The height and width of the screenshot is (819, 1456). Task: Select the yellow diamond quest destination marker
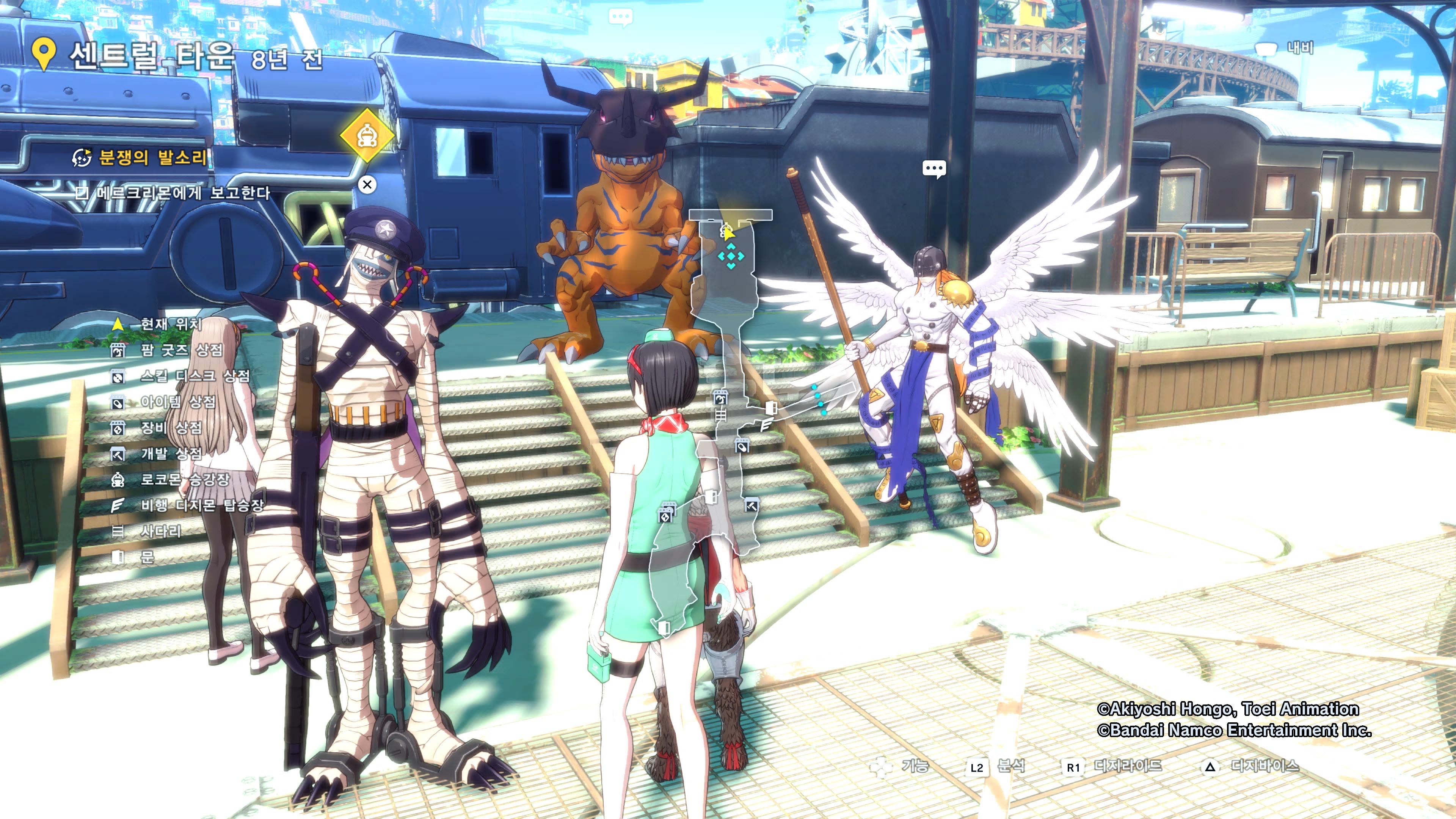click(x=367, y=135)
